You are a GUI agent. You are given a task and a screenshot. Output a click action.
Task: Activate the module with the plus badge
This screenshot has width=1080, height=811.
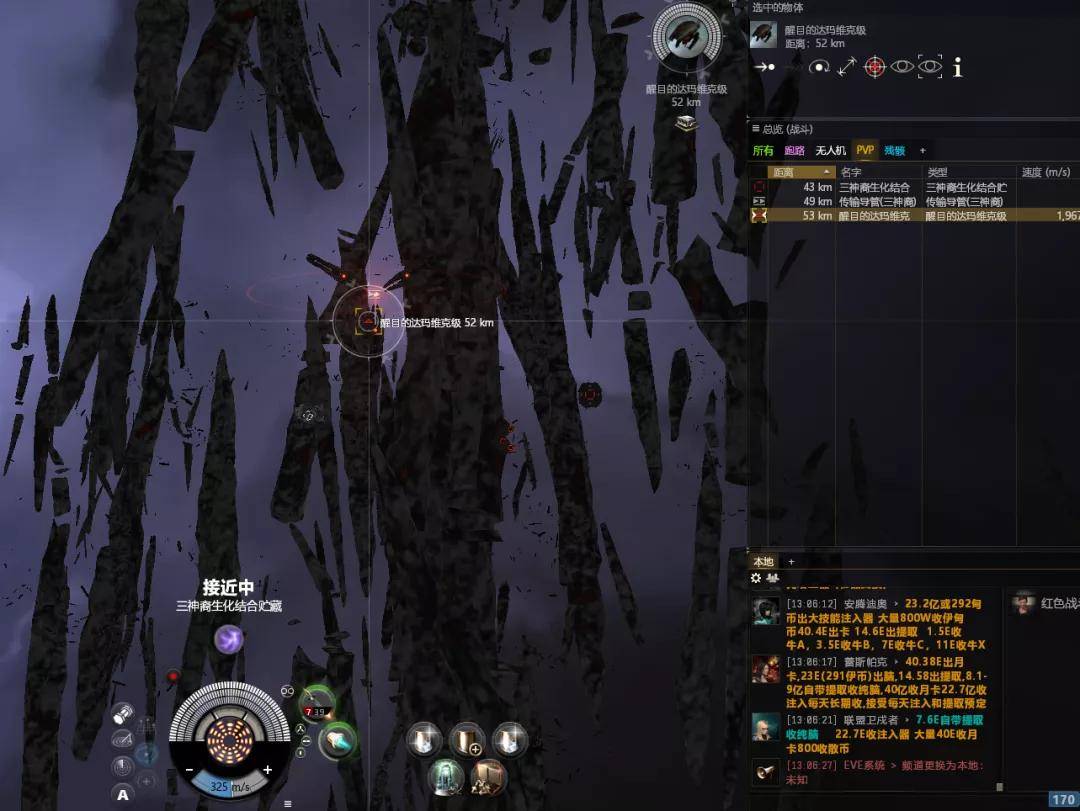pos(467,740)
